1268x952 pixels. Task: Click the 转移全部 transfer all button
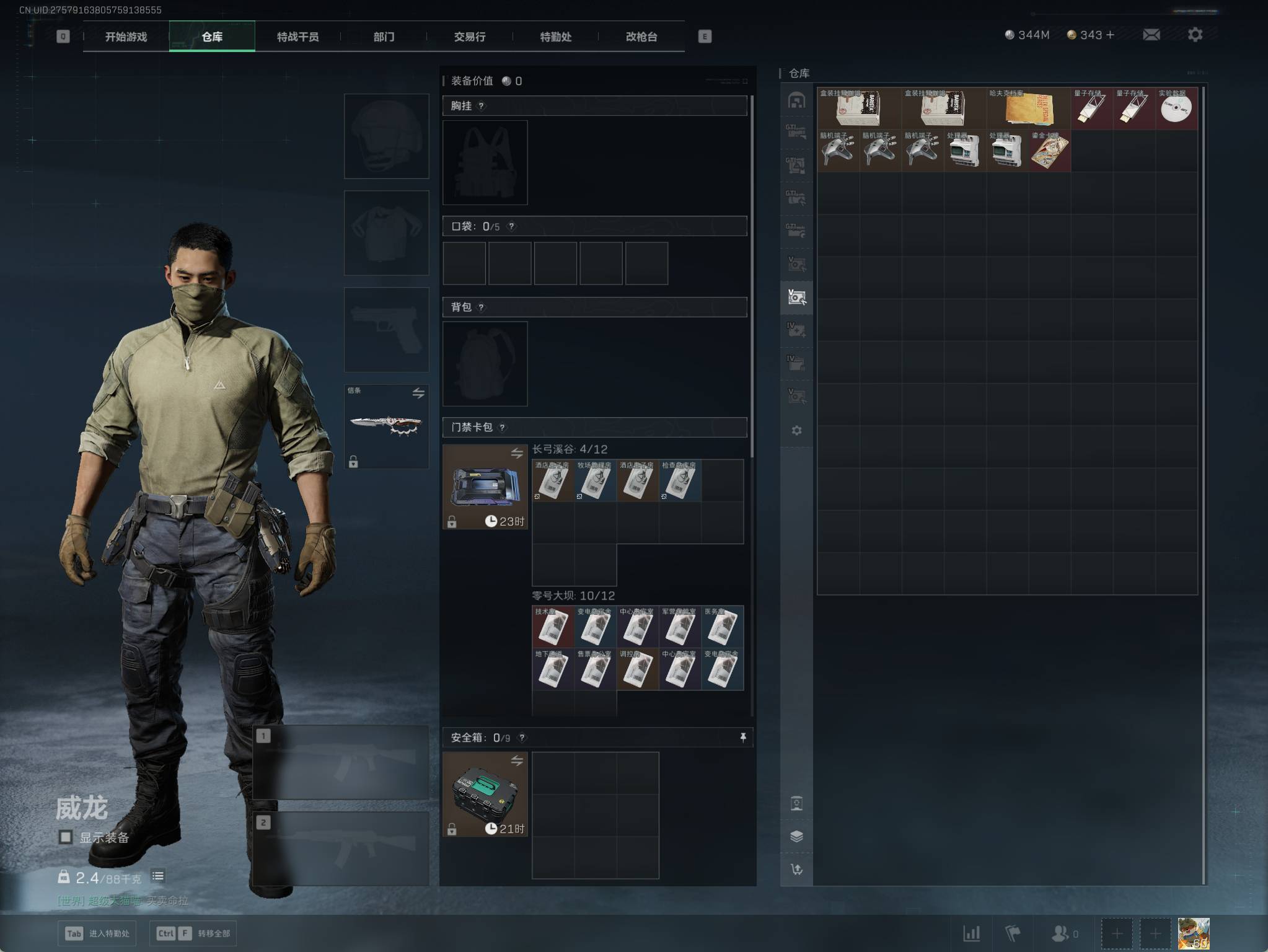193,933
